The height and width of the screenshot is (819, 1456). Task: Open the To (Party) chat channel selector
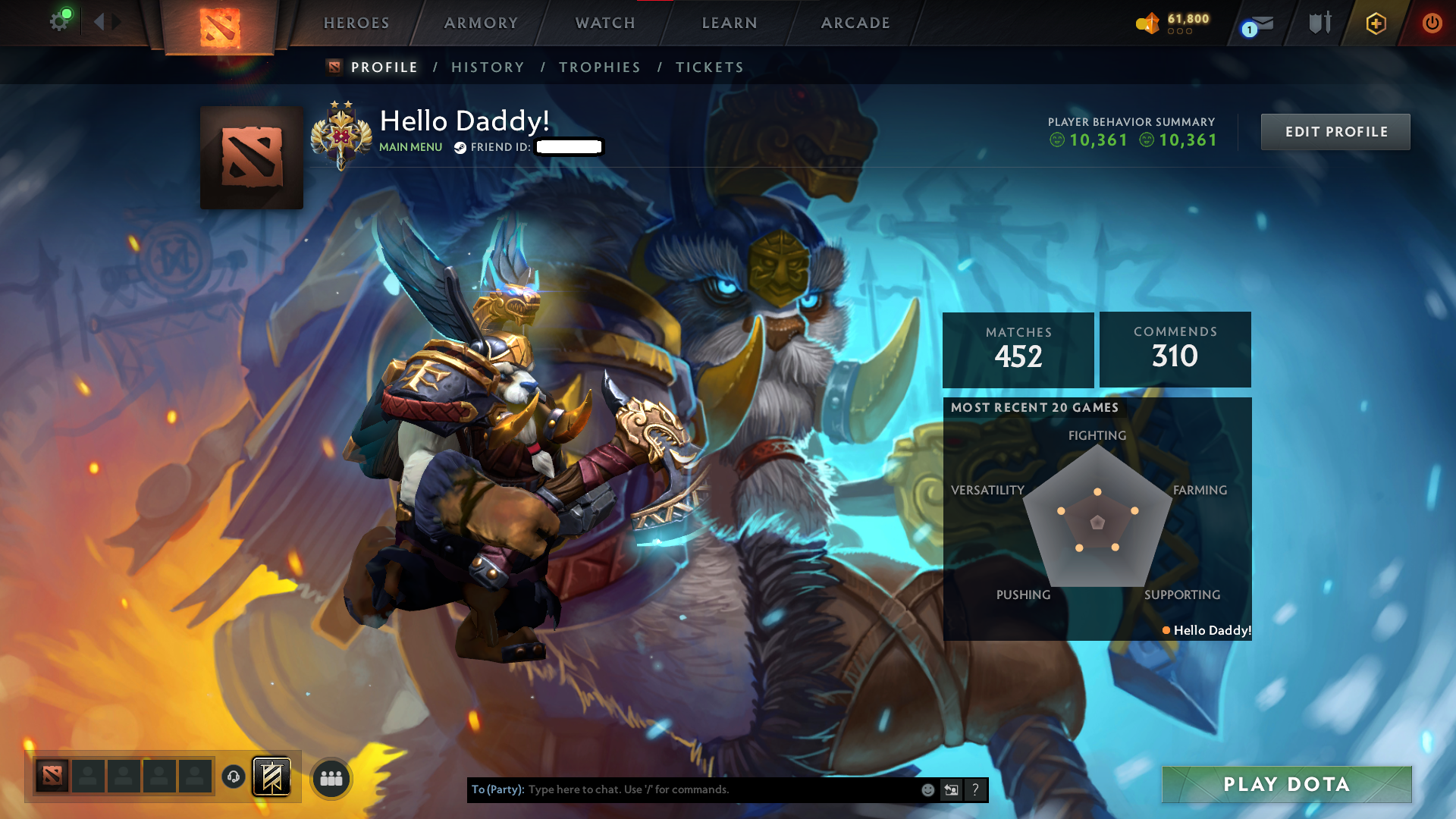497,789
